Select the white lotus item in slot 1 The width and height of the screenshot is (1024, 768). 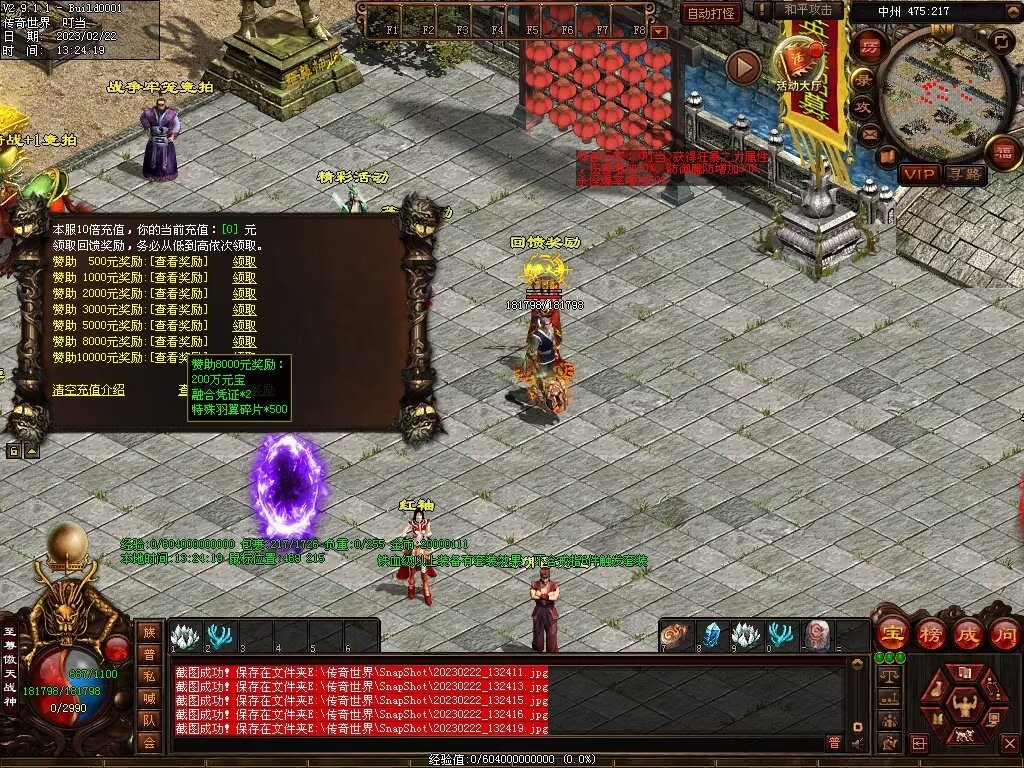[x=185, y=635]
